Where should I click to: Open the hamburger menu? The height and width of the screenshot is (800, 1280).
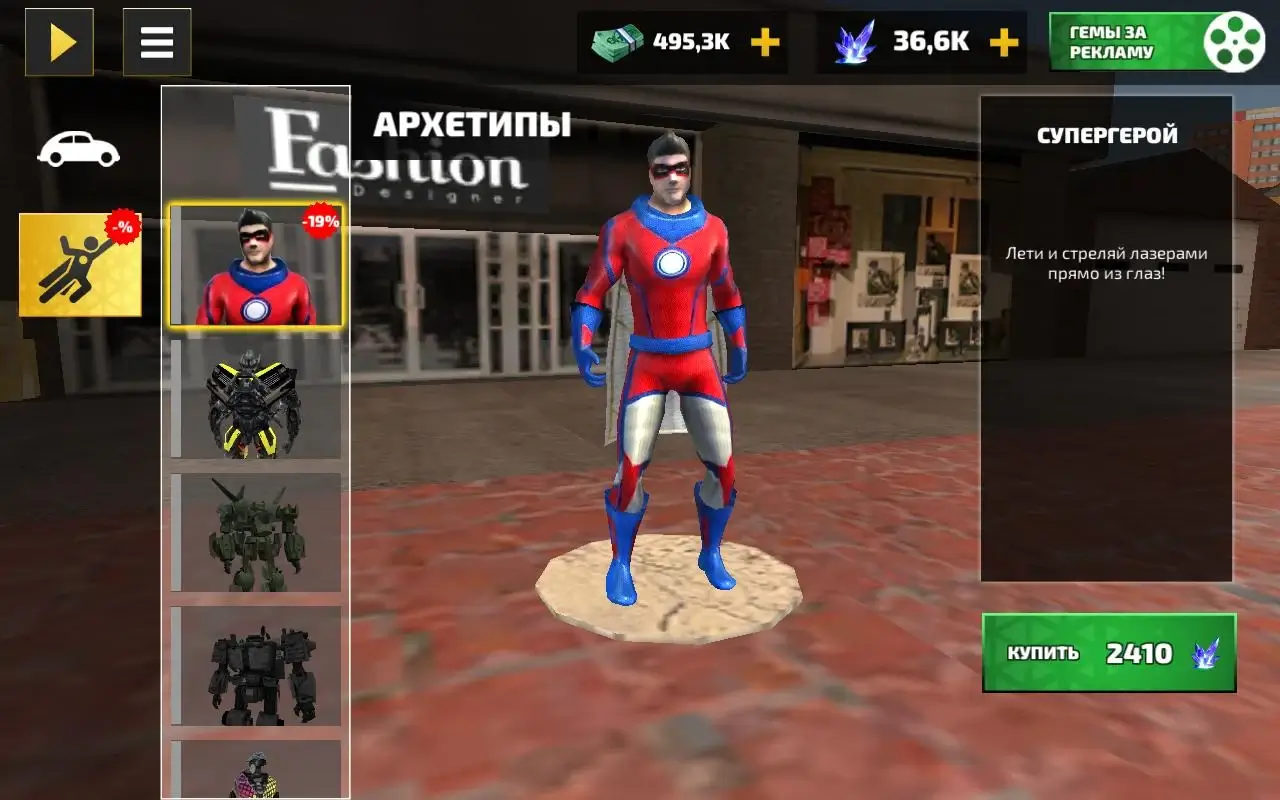[157, 42]
